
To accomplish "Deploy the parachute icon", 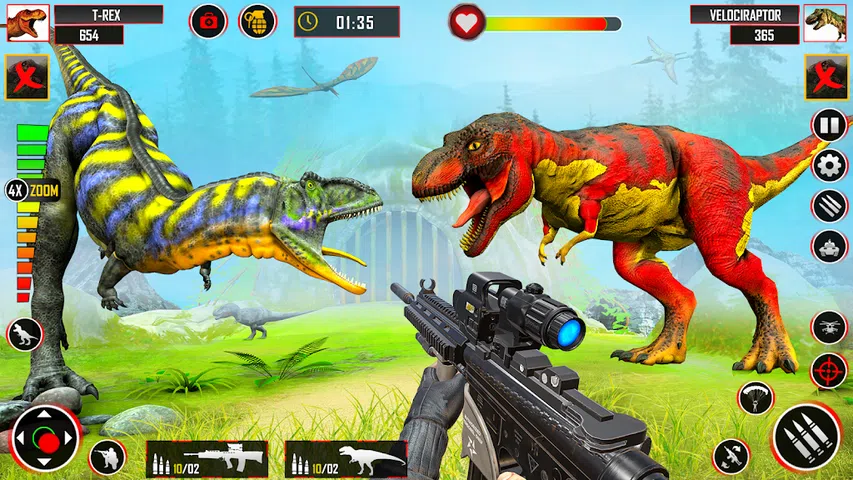I will pos(756,397).
